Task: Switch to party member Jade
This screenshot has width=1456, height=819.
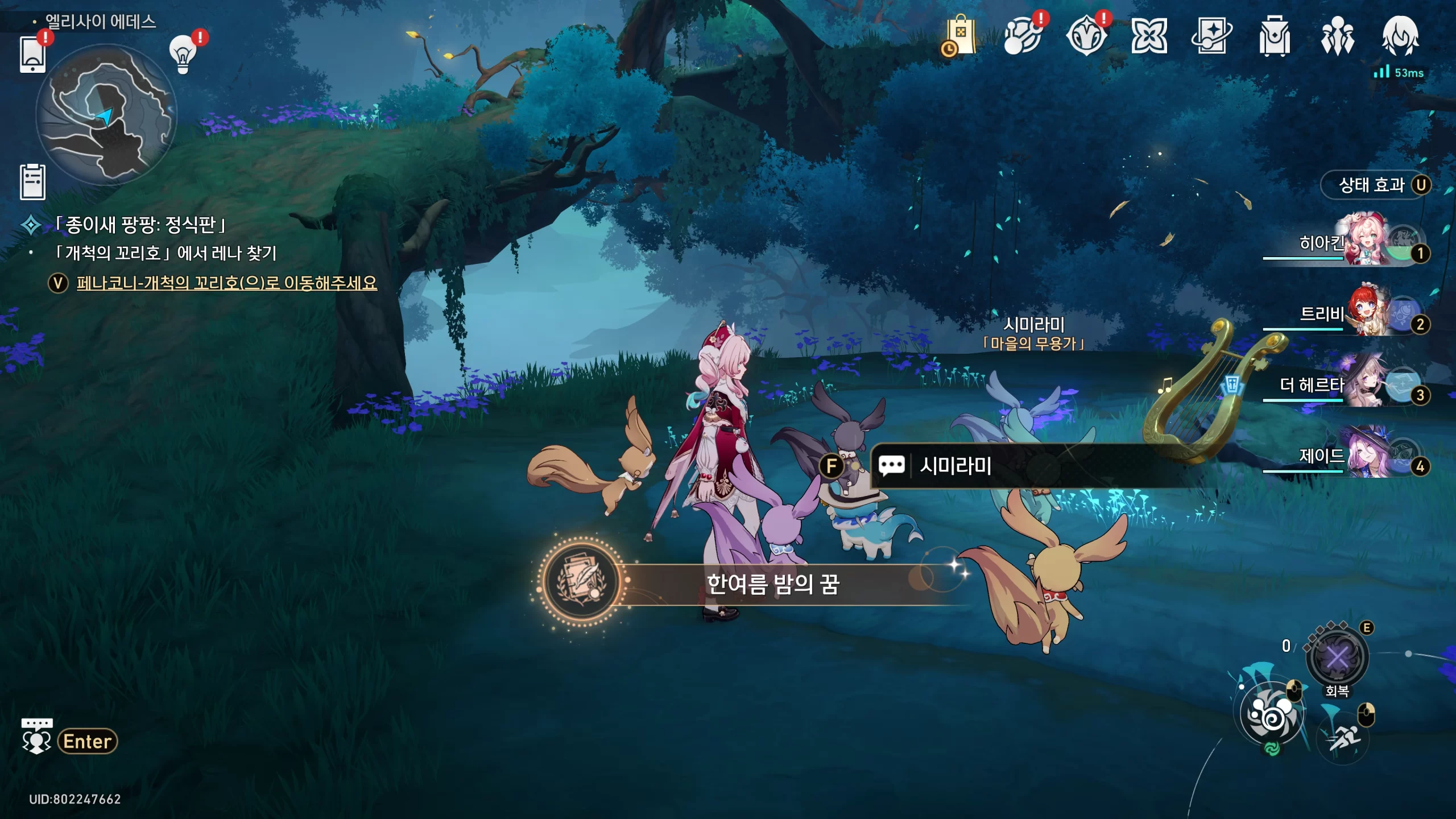Action: [1365, 456]
